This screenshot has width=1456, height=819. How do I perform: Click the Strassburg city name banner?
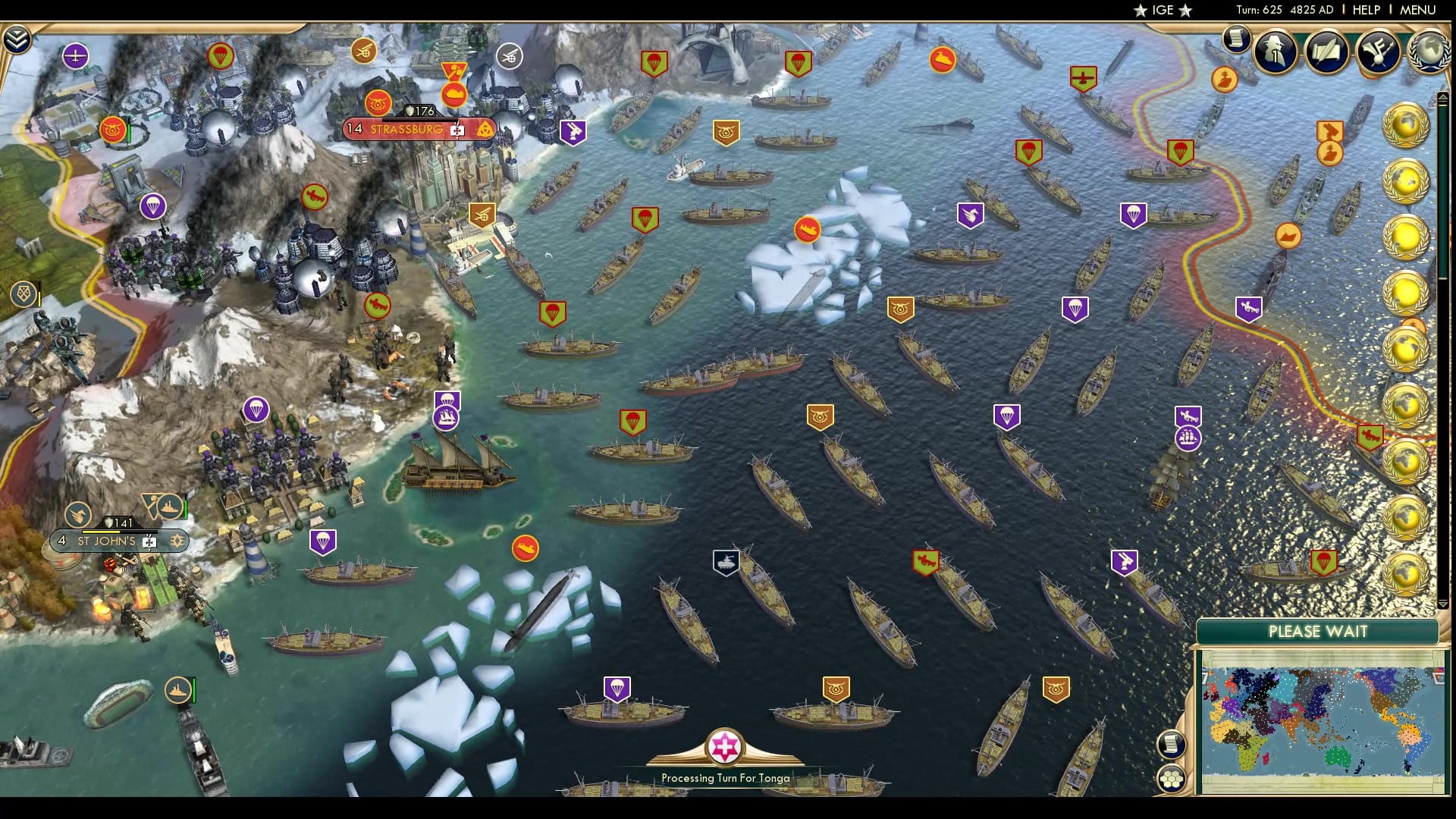pos(406,129)
